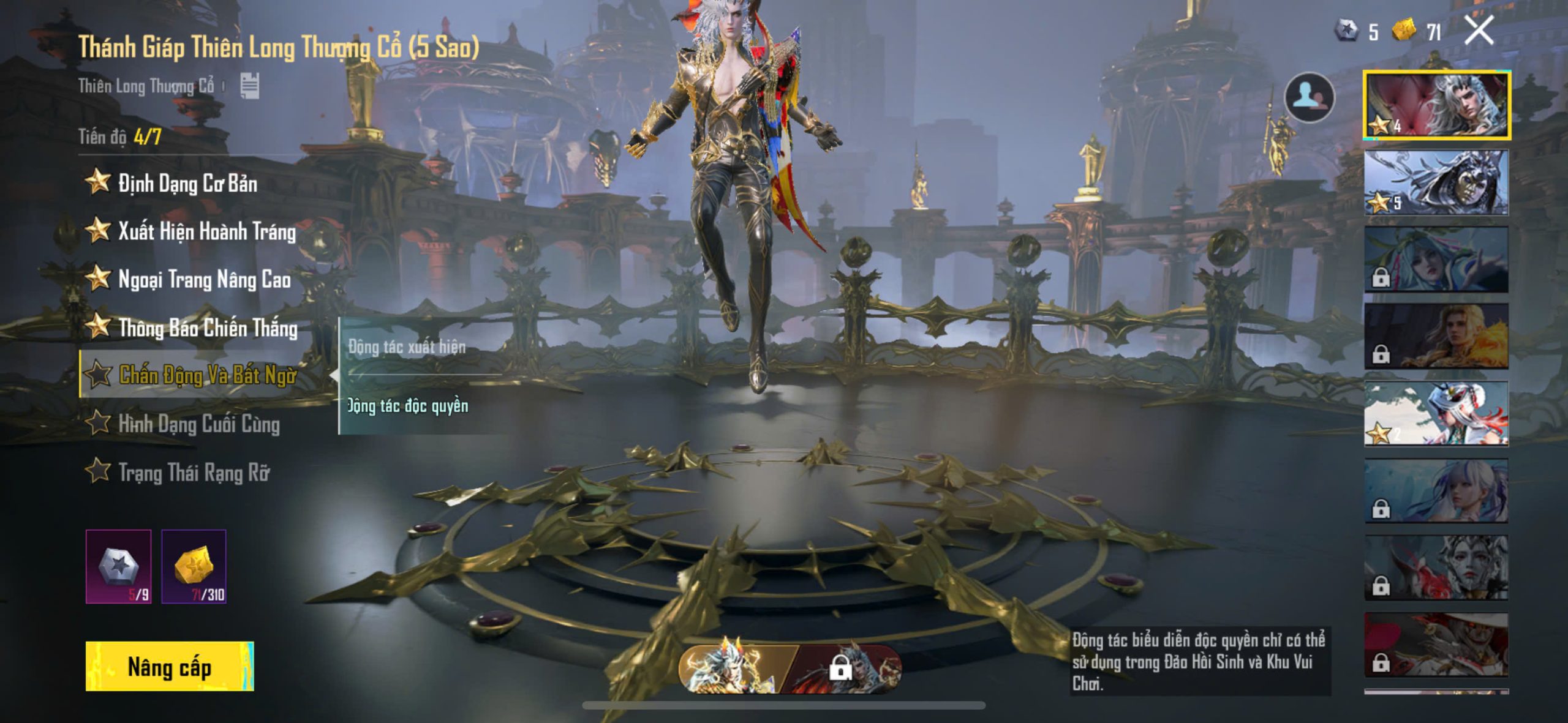
Task: Click the gold nugget material slot
Action: (x=194, y=566)
